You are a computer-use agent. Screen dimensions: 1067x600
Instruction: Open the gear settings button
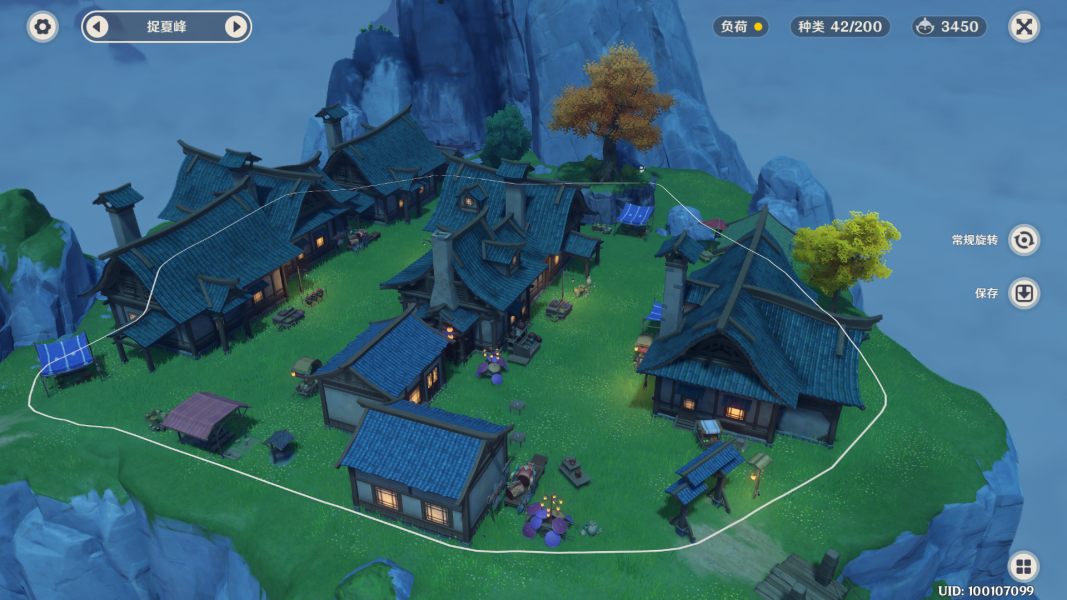[42, 27]
